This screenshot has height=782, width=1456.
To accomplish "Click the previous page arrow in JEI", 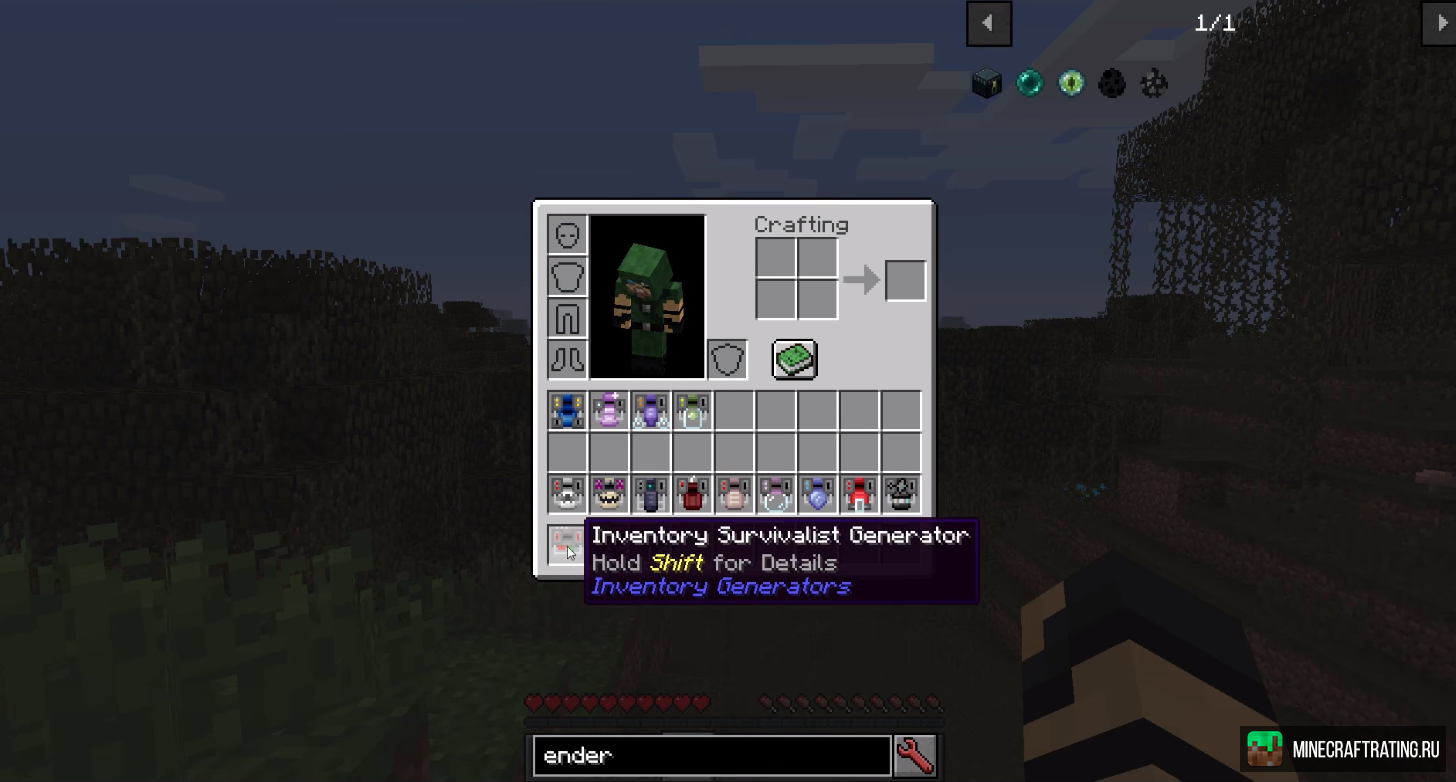I will (x=988, y=23).
